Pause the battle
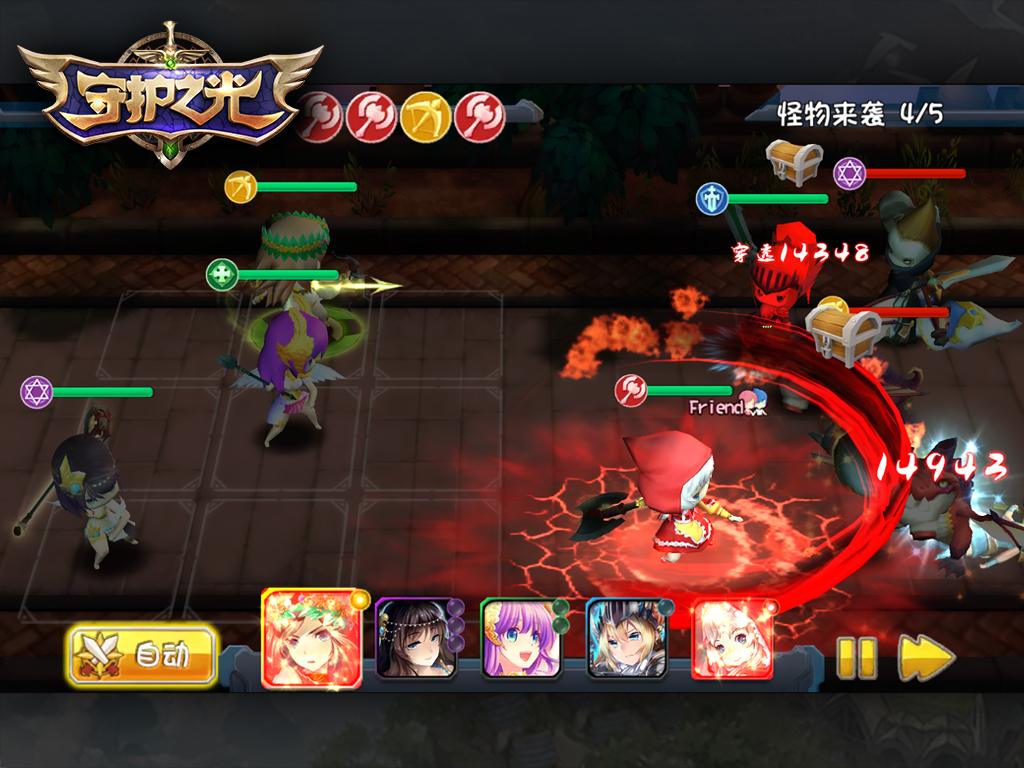This screenshot has width=1024, height=768. click(856, 657)
